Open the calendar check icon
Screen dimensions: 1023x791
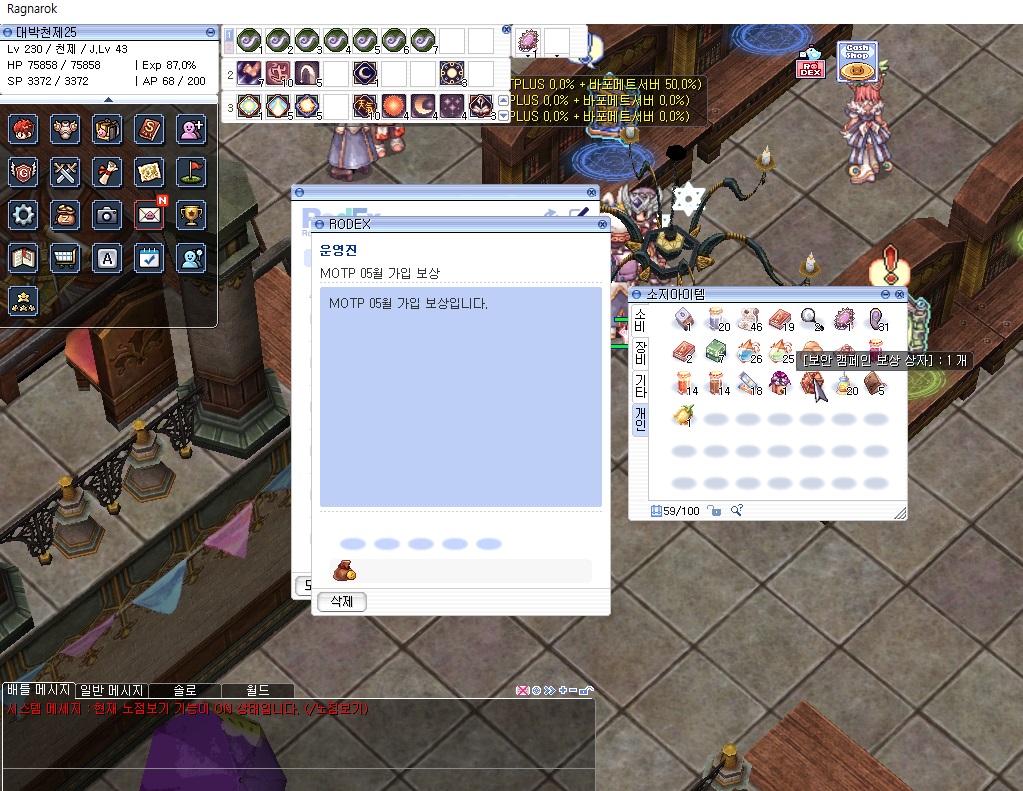(x=149, y=257)
